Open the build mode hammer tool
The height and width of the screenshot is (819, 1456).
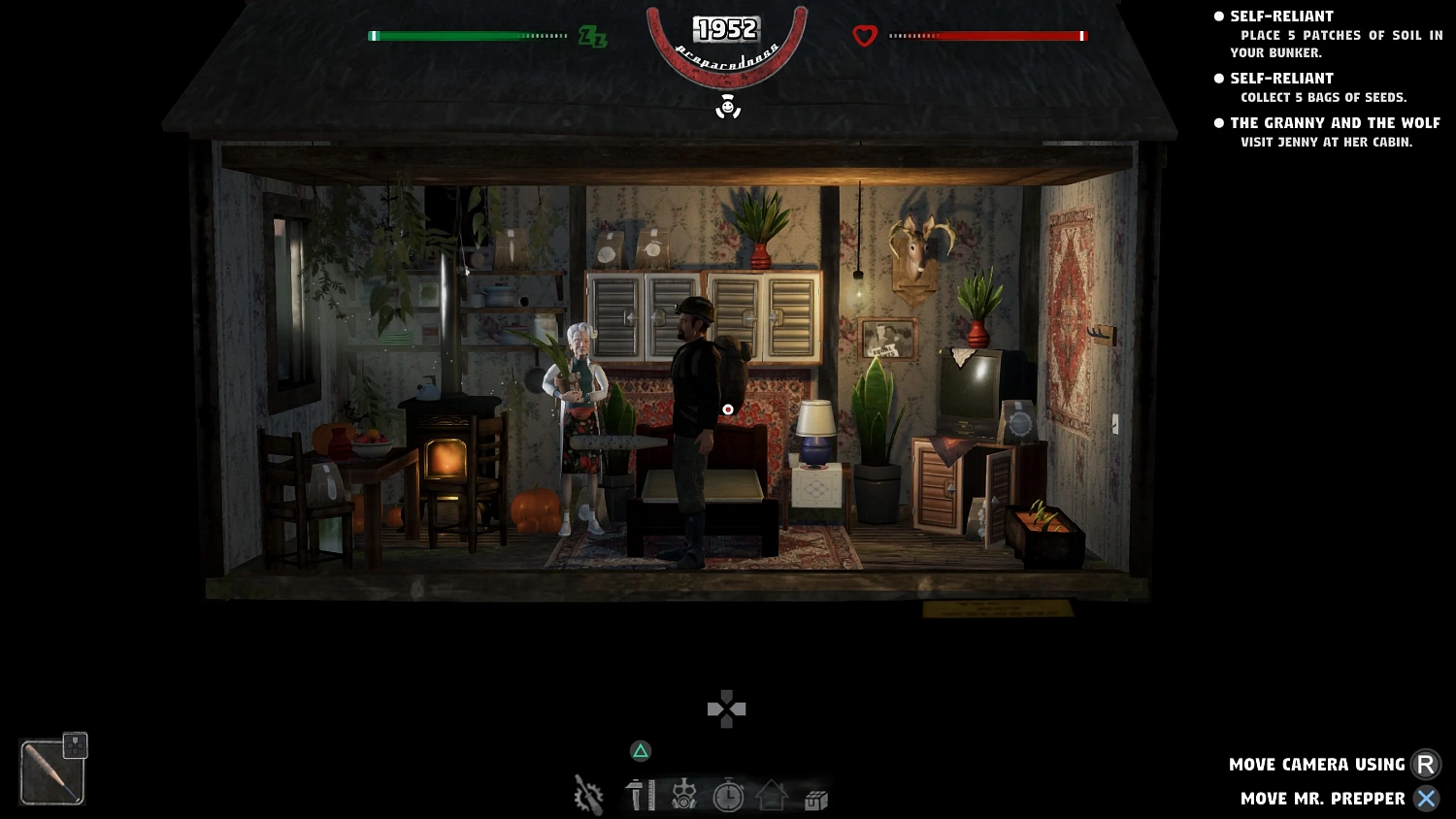click(x=640, y=796)
